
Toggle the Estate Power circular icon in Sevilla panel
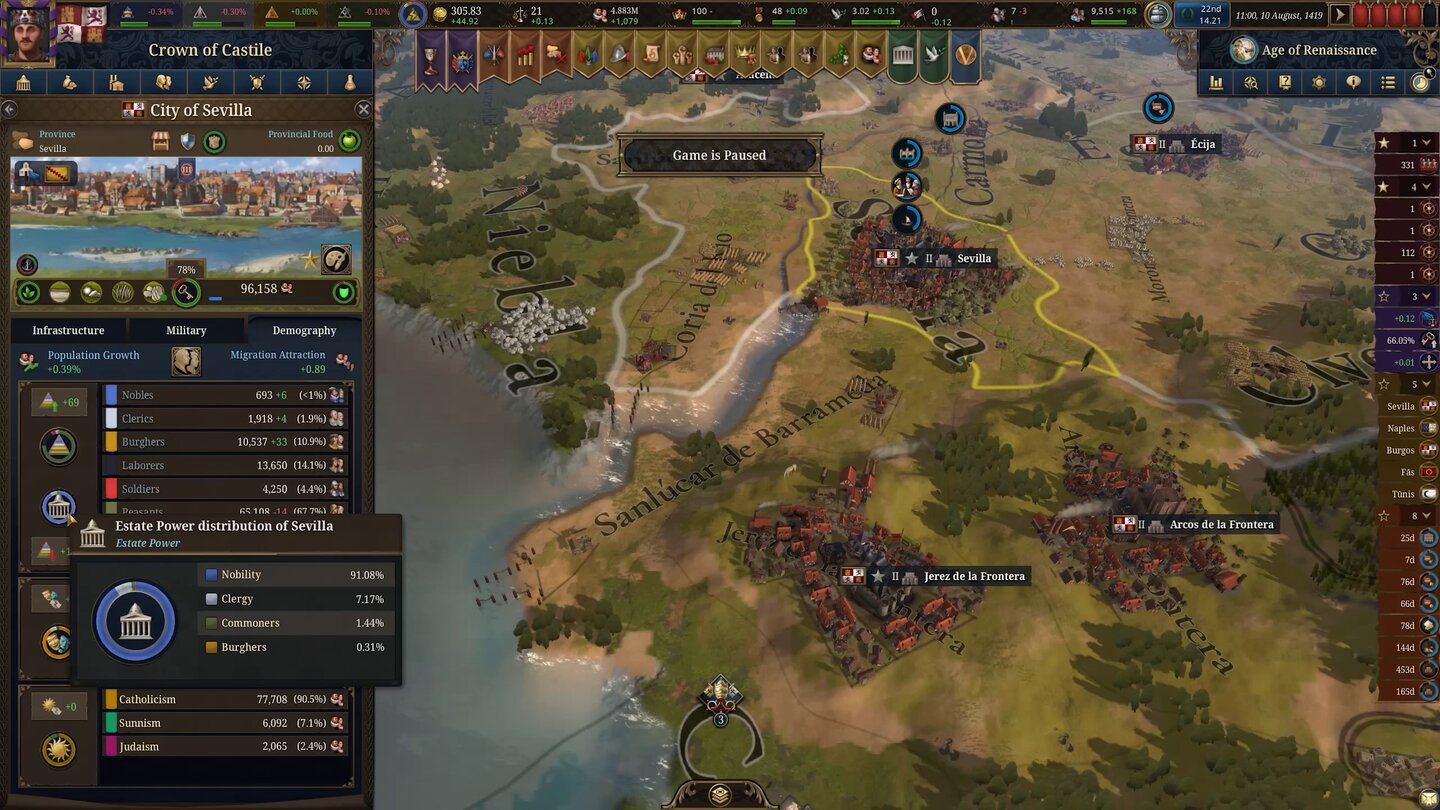click(58, 507)
